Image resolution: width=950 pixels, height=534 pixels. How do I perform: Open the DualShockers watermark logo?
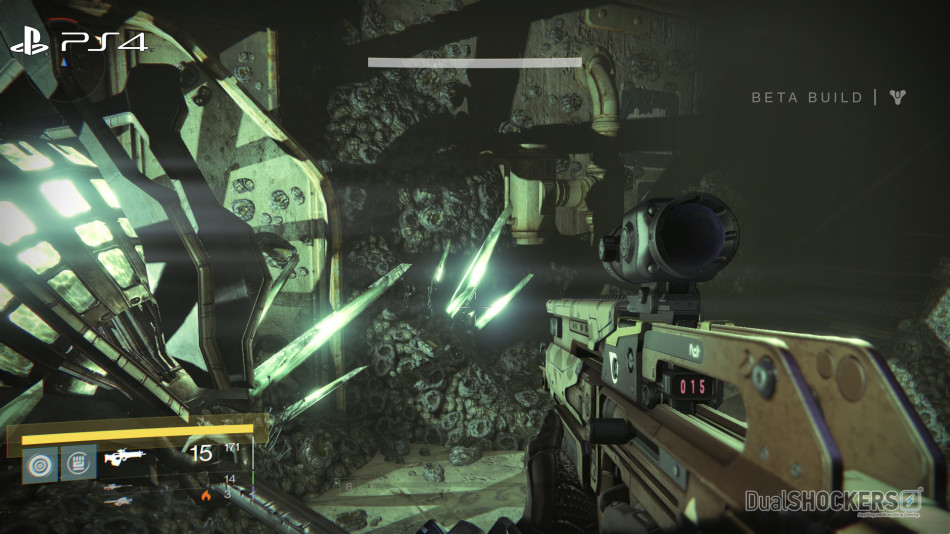(x=833, y=501)
